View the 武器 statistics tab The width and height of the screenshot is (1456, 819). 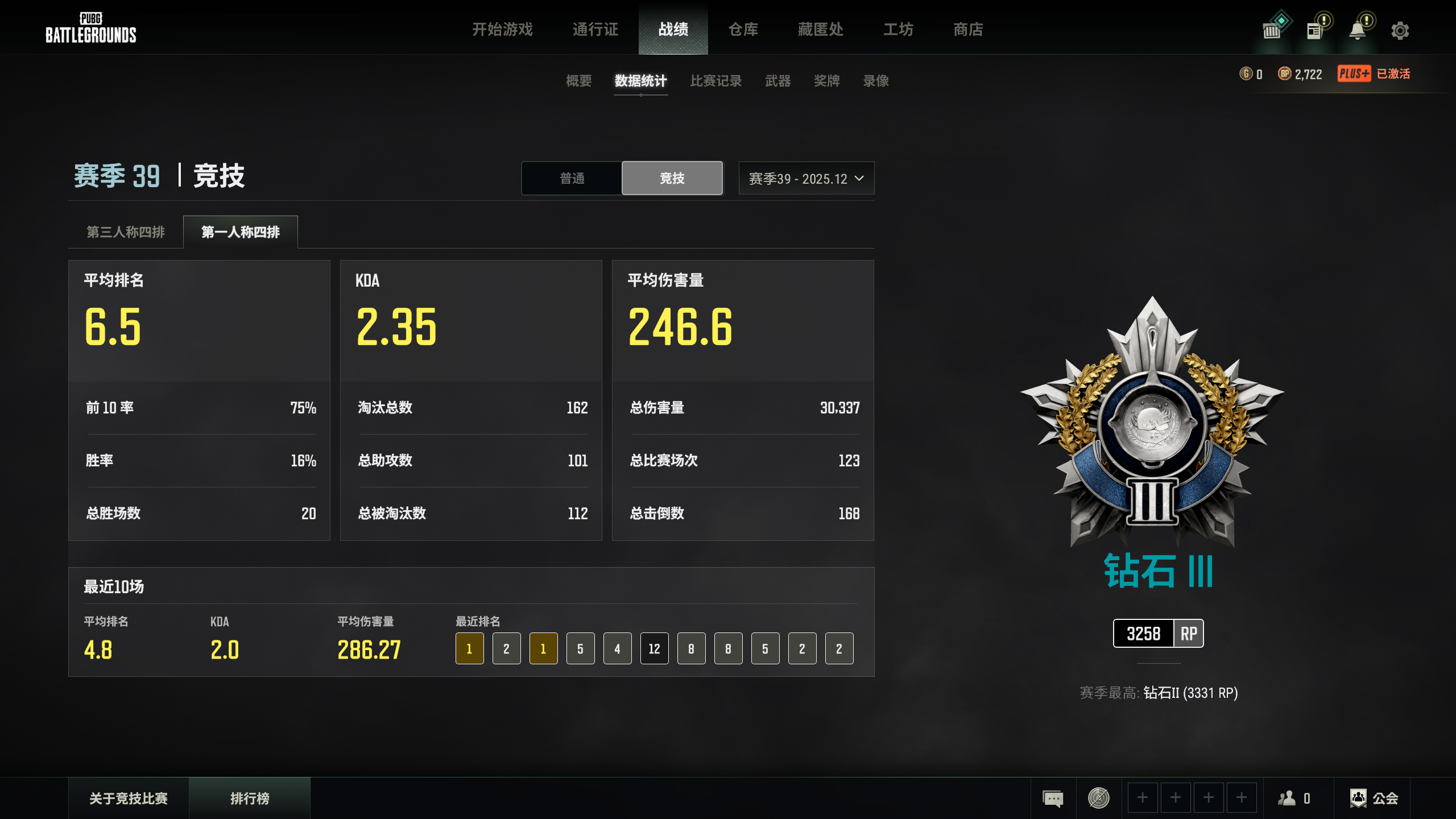pyautogui.click(x=777, y=81)
